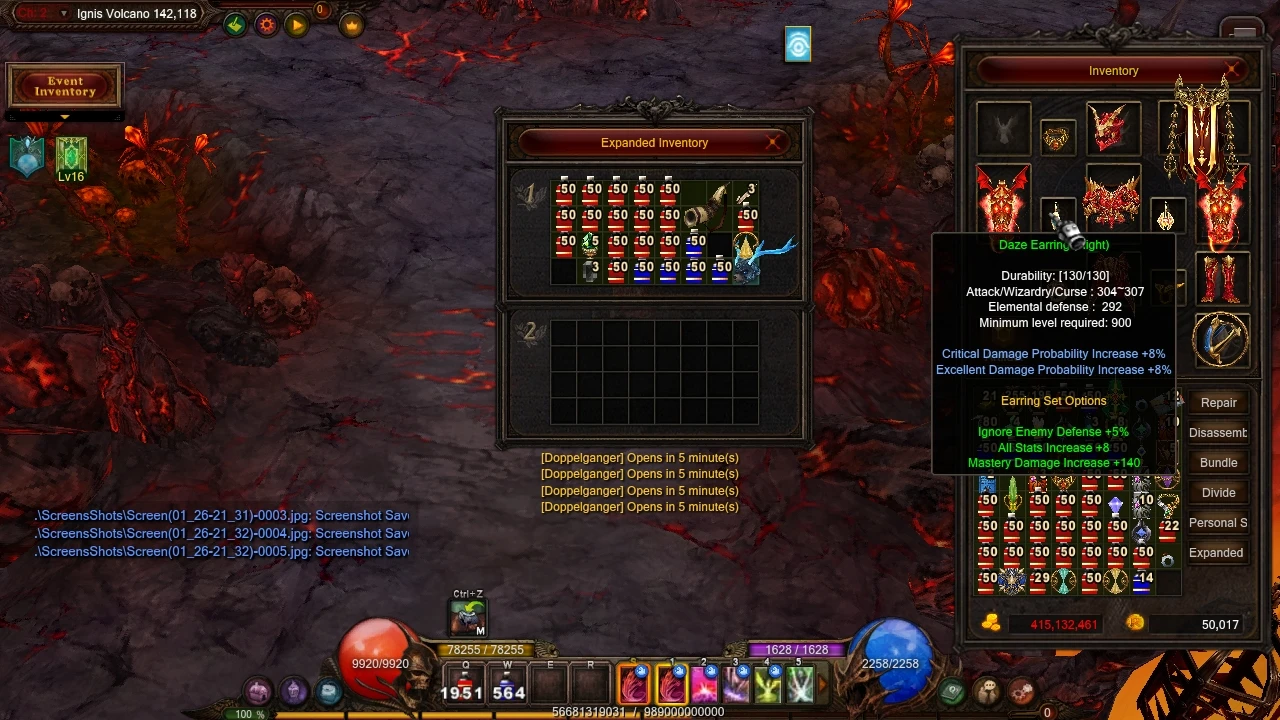Activate the green lightning skill on slot 4
The width and height of the screenshot is (1280, 720).
point(768,685)
